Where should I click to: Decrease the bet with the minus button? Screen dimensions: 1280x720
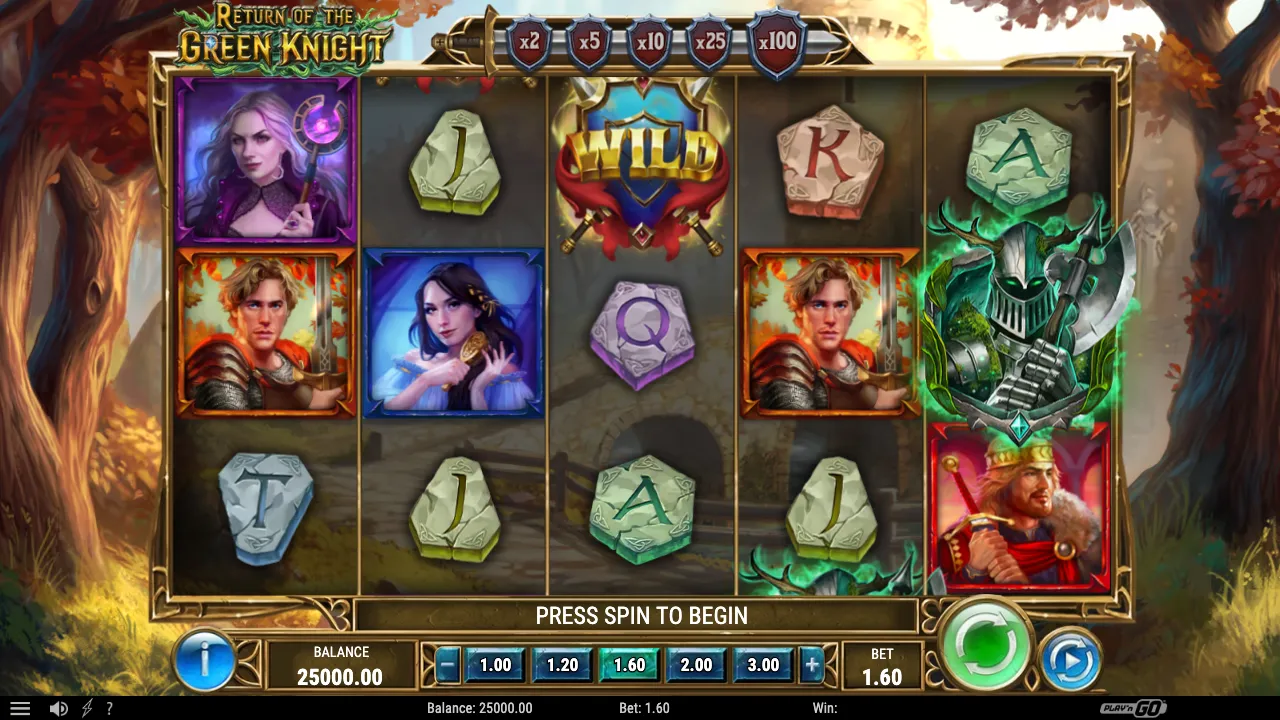pos(448,665)
